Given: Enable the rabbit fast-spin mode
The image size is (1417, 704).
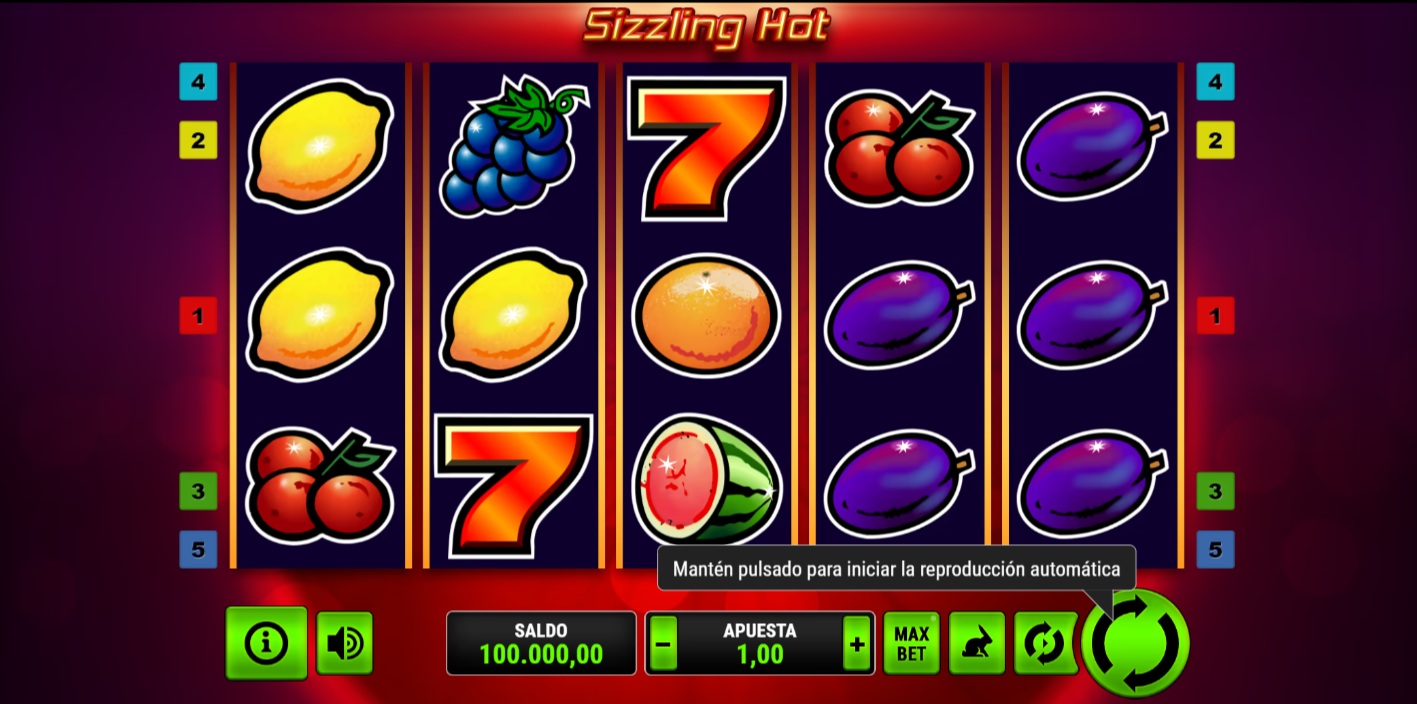Looking at the screenshot, I should click(976, 643).
